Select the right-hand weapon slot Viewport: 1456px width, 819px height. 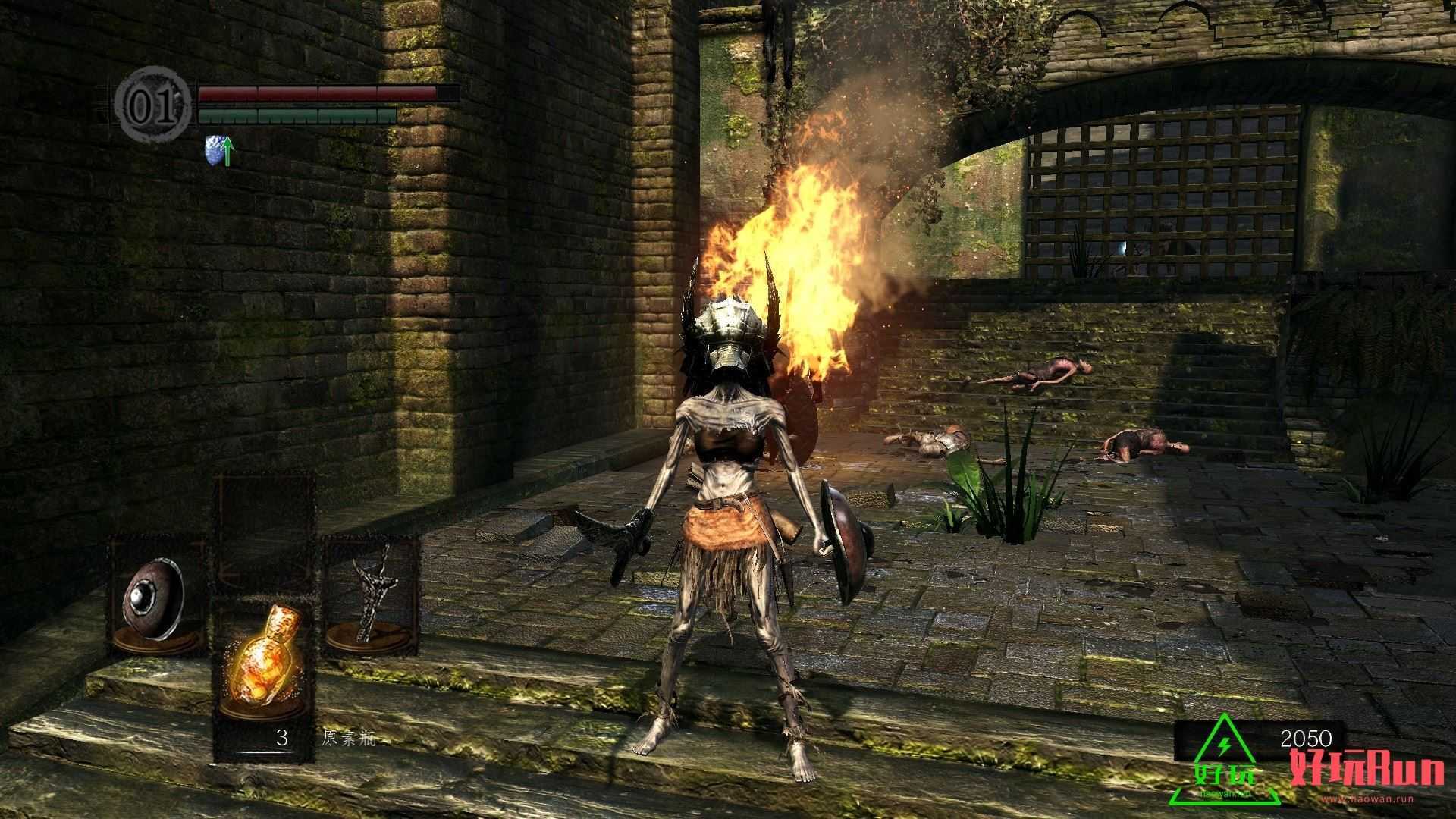pos(372,597)
